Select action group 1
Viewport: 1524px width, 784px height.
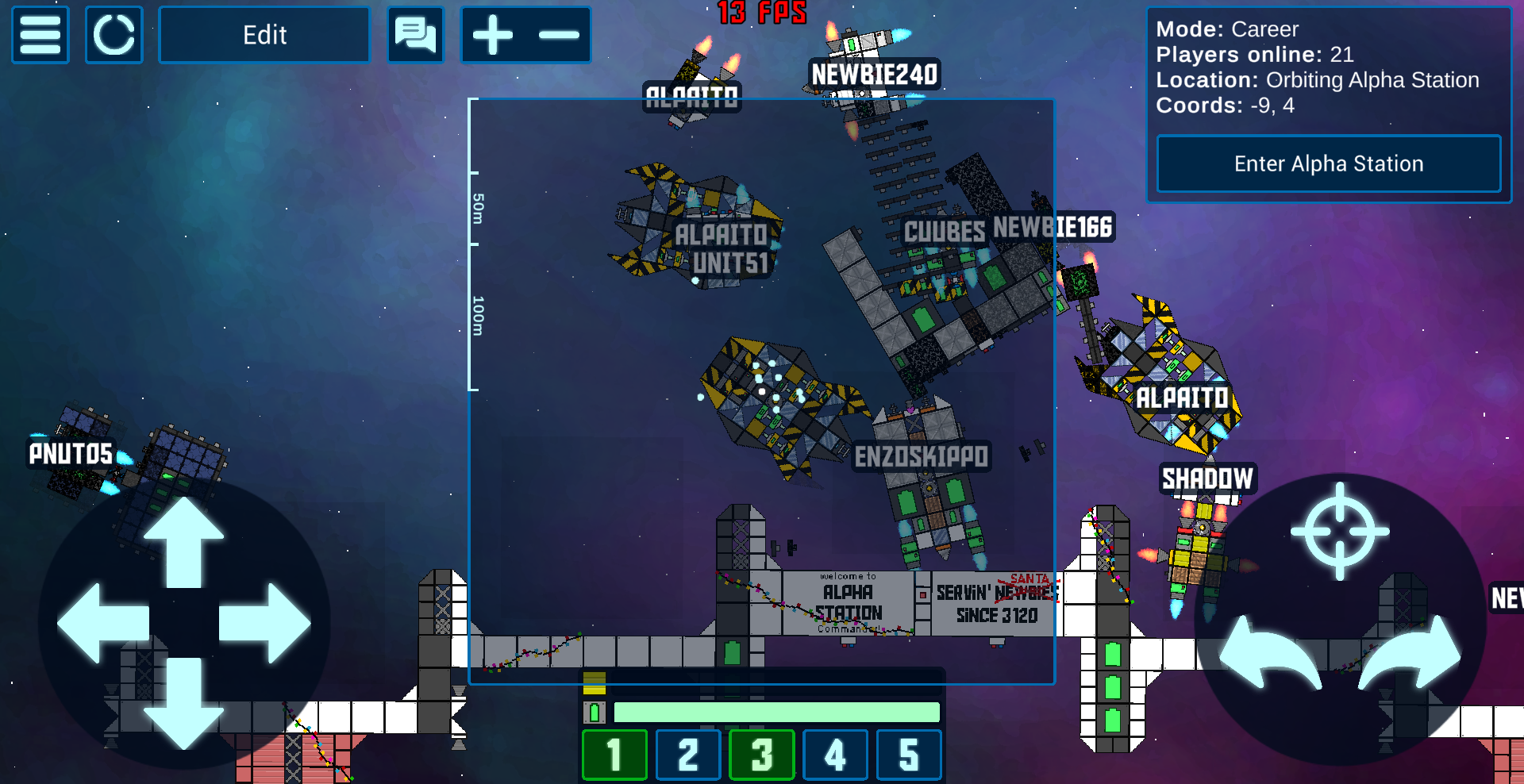click(614, 755)
